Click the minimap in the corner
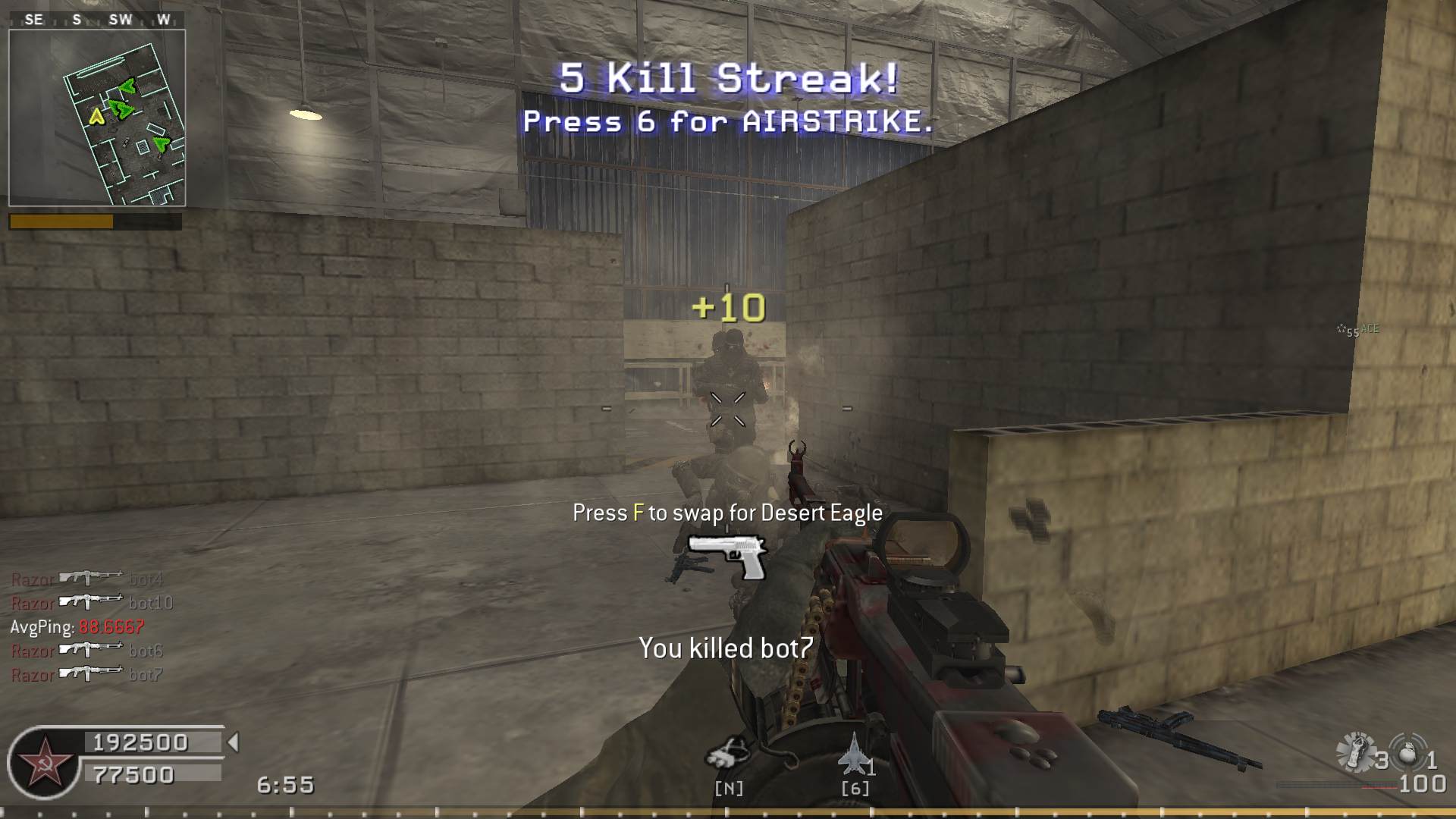Viewport: 1456px width, 819px height. click(97, 118)
